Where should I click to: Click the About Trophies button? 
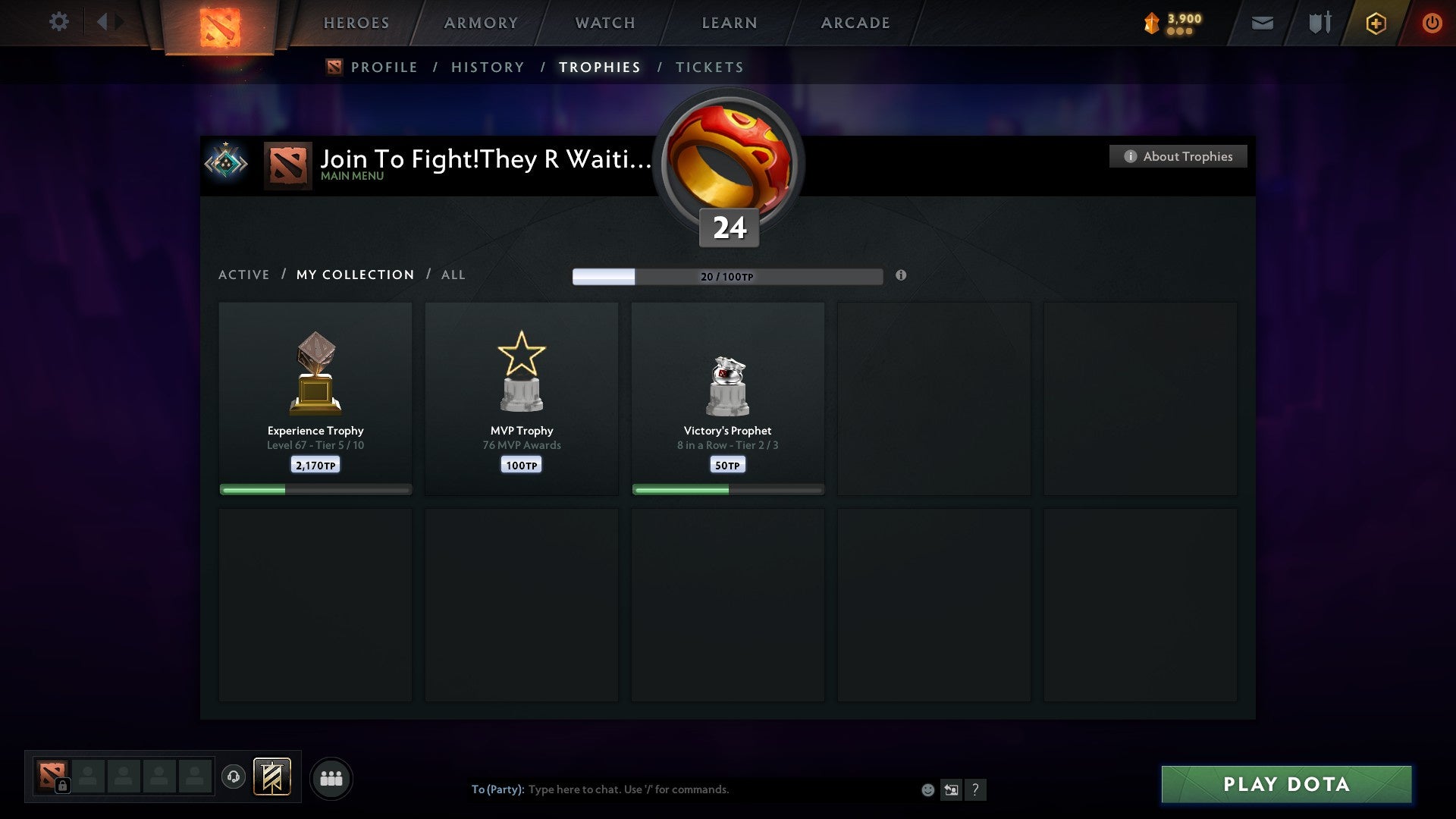tap(1178, 156)
